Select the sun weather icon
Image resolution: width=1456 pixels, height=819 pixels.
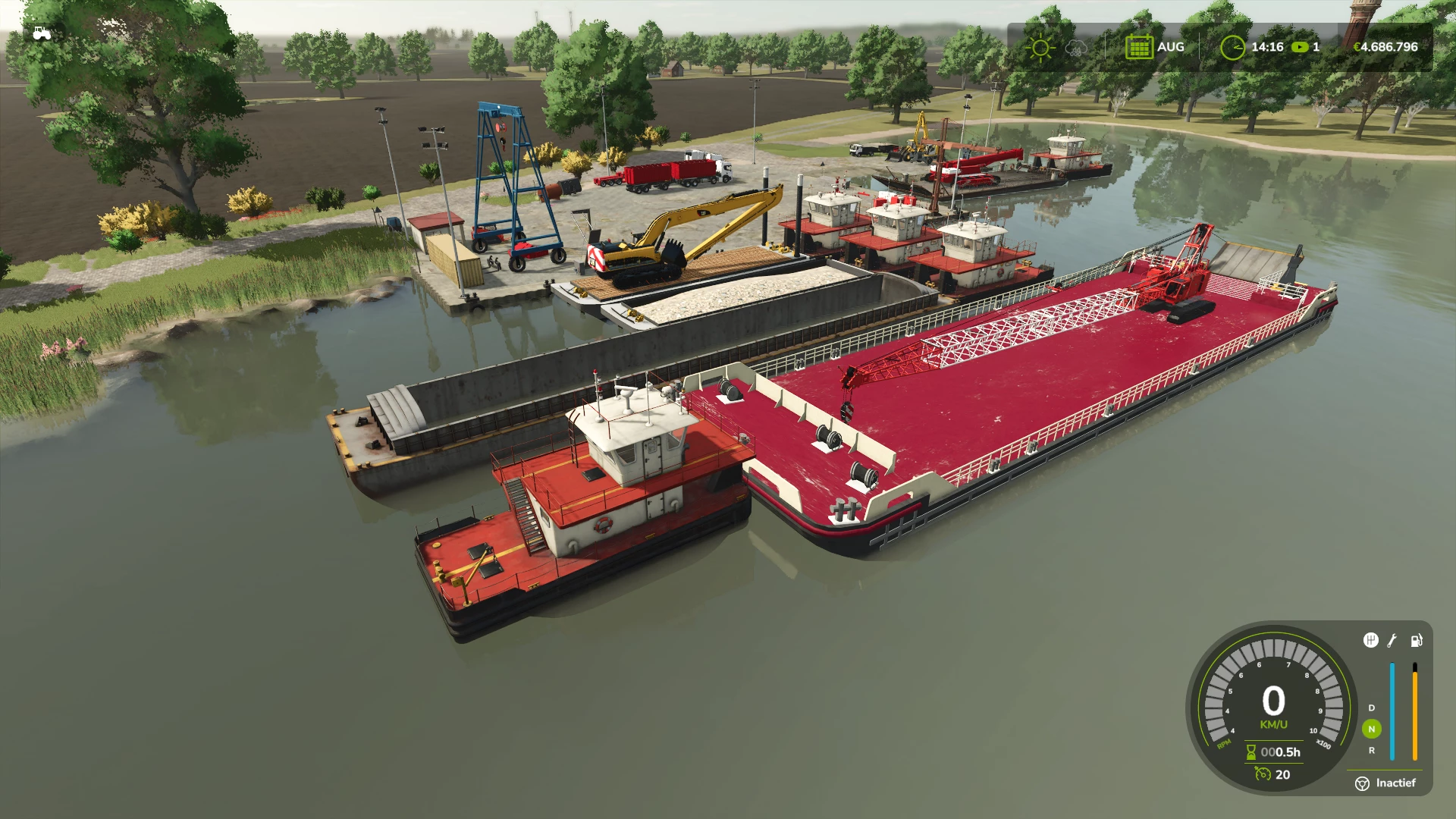1040,47
